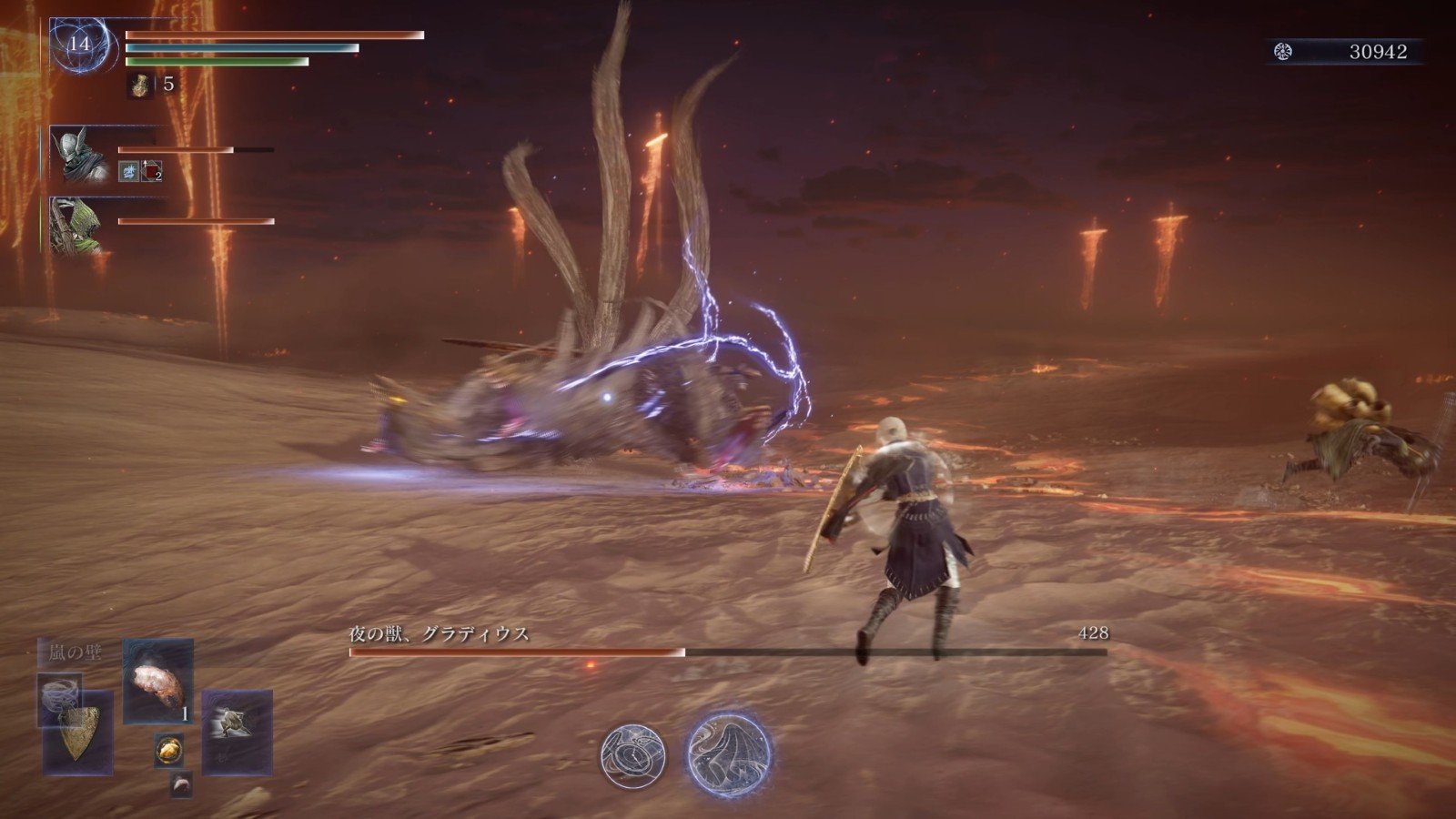The width and height of the screenshot is (1456, 819).
Task: Select the green-hooded teammate portrait
Action: point(76,225)
